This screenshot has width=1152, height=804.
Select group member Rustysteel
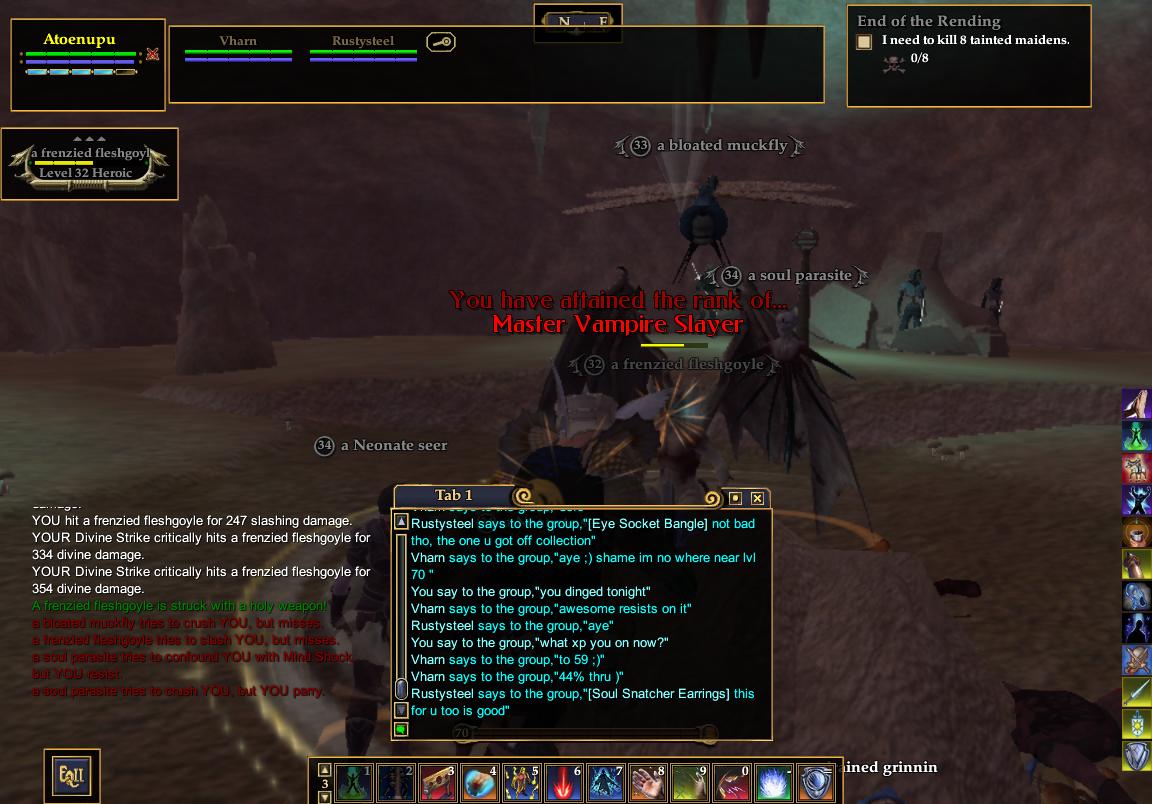pos(362,41)
